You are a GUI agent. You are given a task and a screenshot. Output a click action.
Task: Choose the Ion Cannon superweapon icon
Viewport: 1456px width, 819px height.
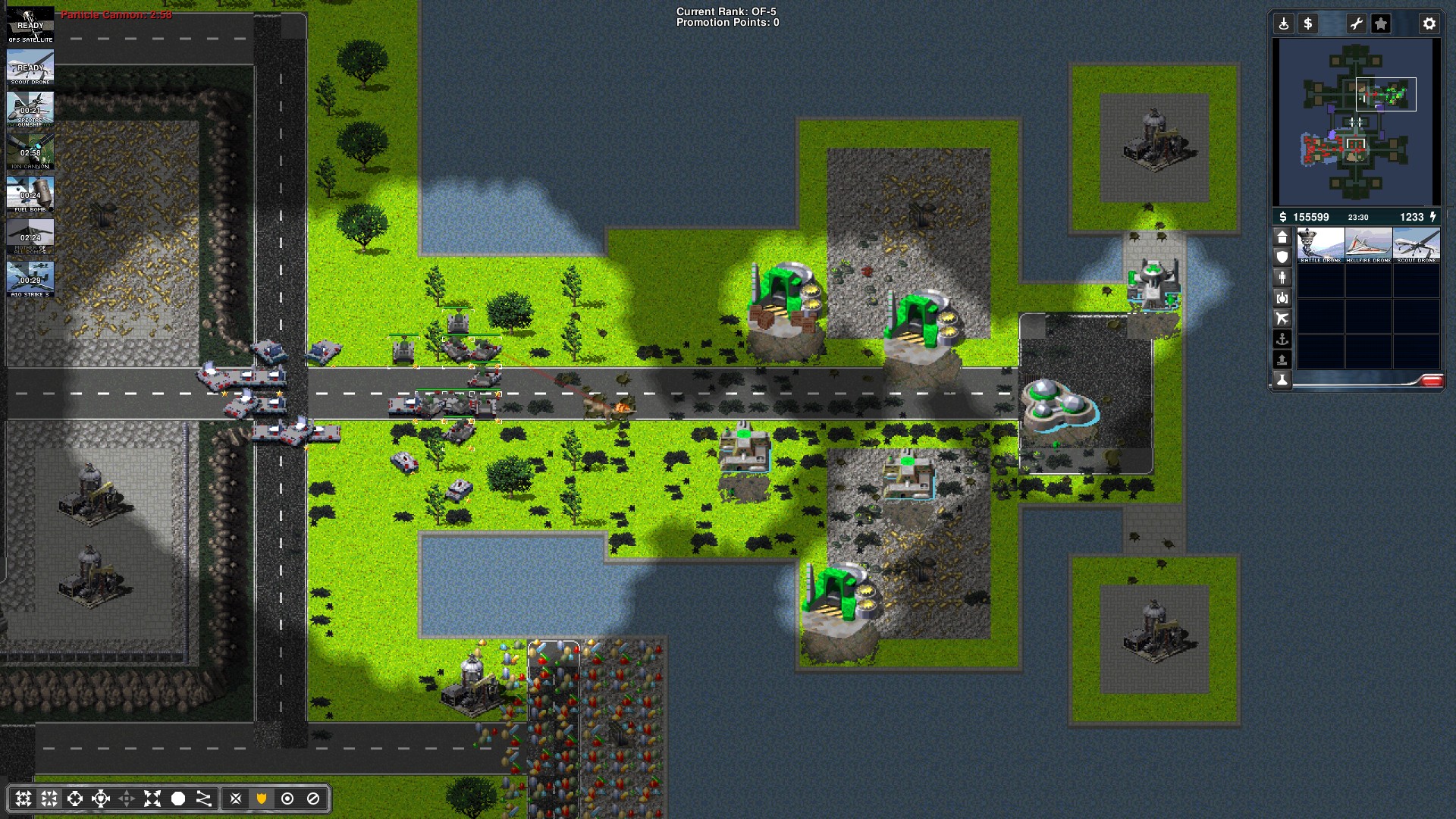point(30,152)
